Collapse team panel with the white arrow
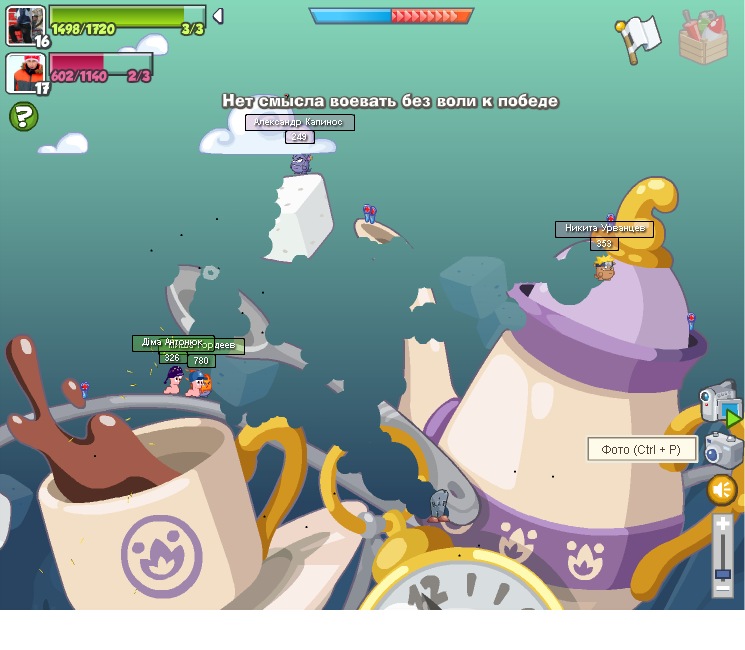 tap(218, 16)
